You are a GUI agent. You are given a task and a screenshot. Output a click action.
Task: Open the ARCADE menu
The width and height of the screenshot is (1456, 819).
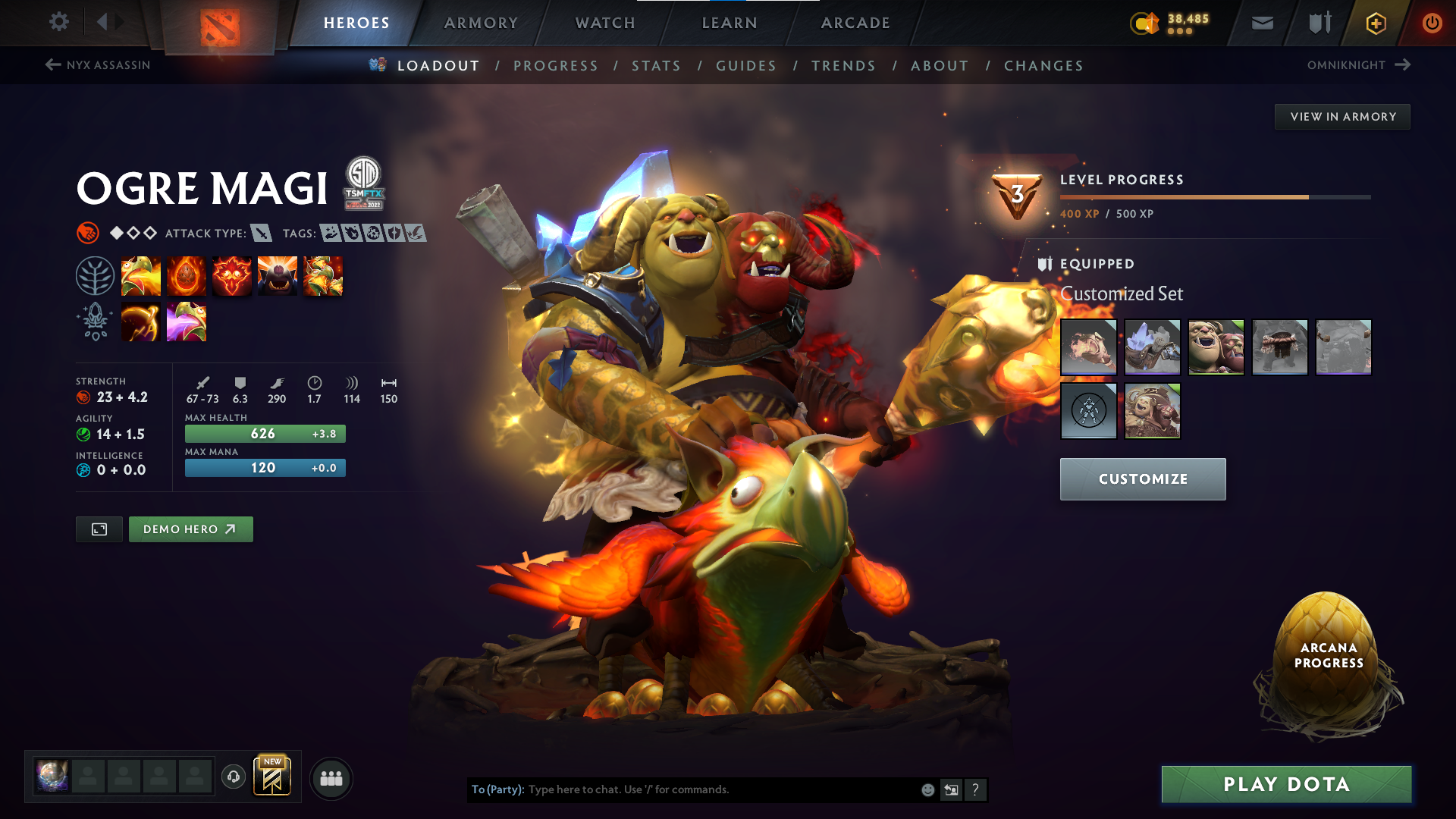tap(855, 23)
